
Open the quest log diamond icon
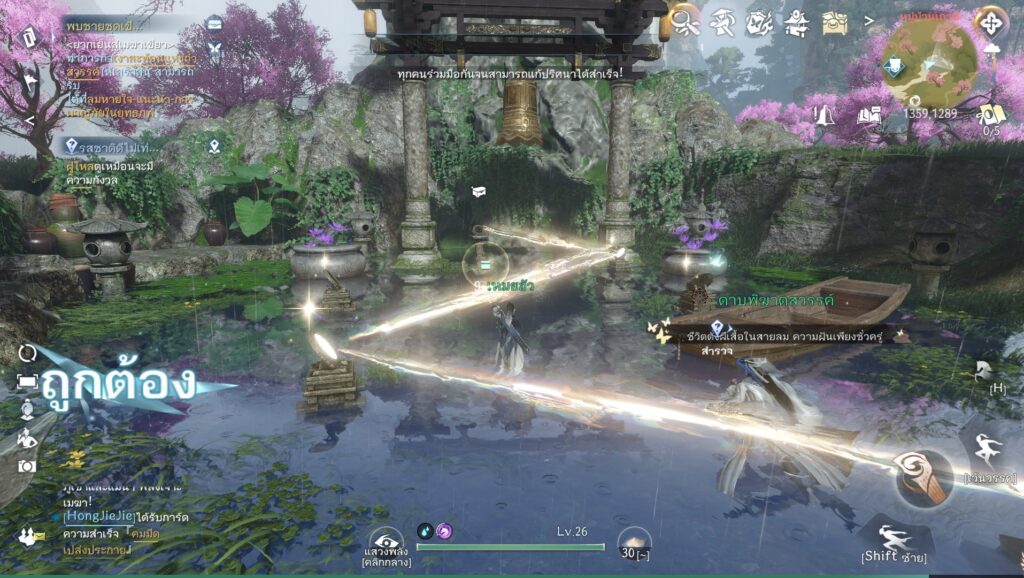point(29,38)
